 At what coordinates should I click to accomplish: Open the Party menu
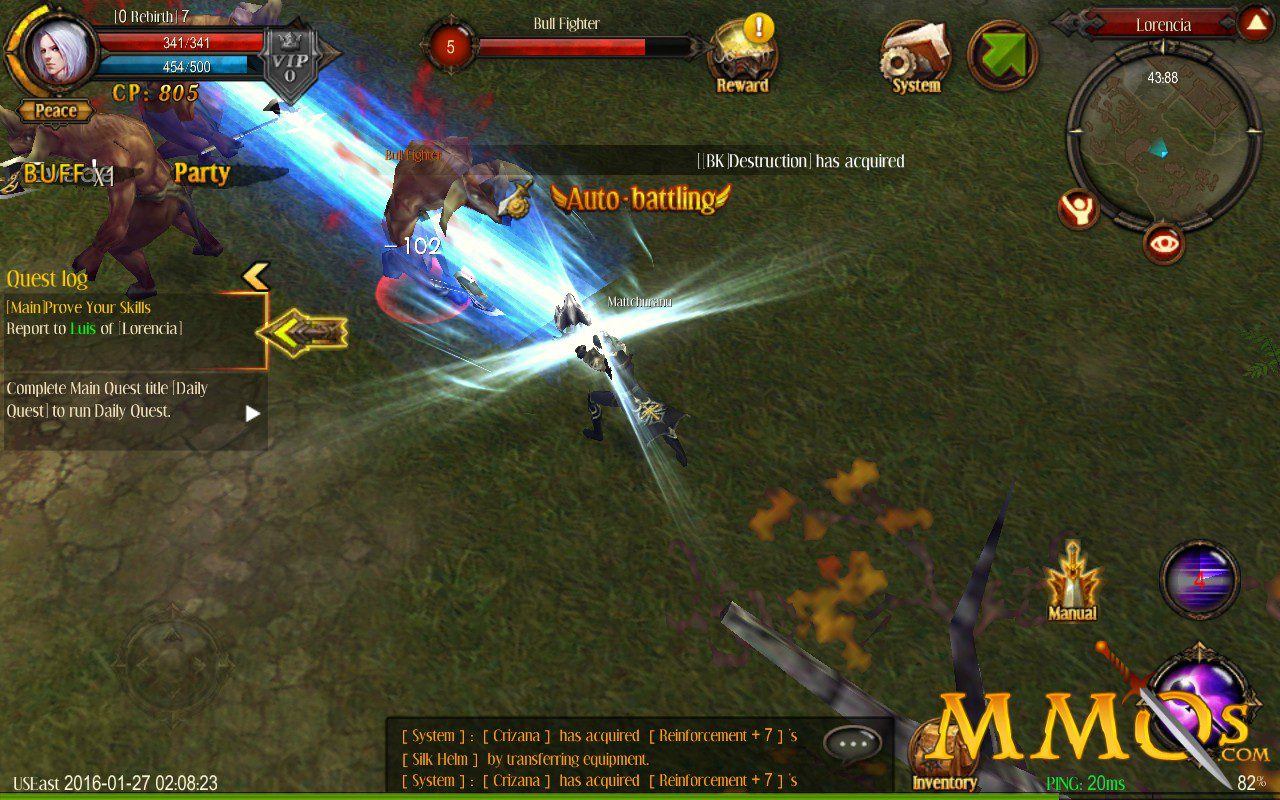(201, 173)
